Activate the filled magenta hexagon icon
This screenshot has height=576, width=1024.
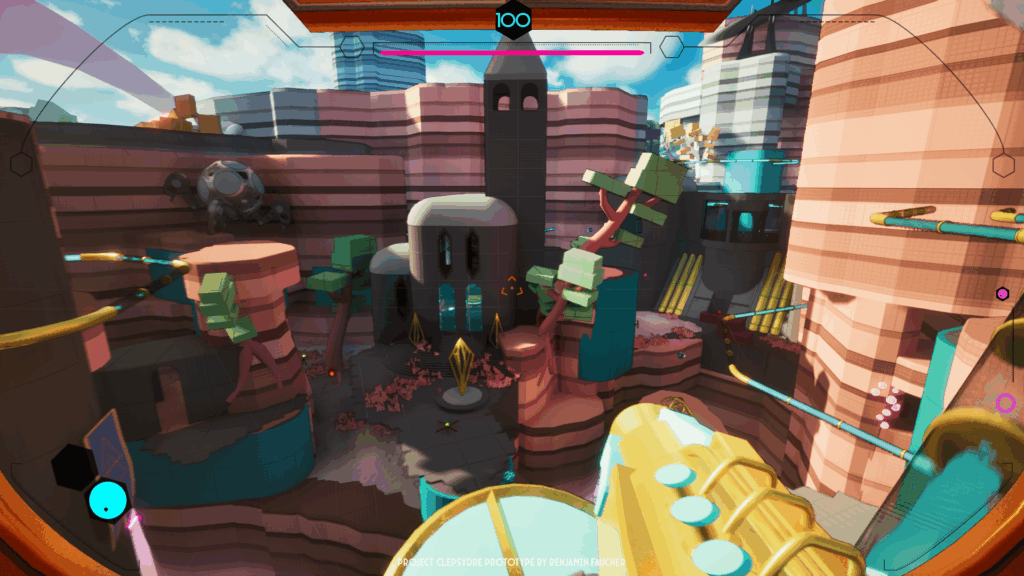coord(1002,293)
